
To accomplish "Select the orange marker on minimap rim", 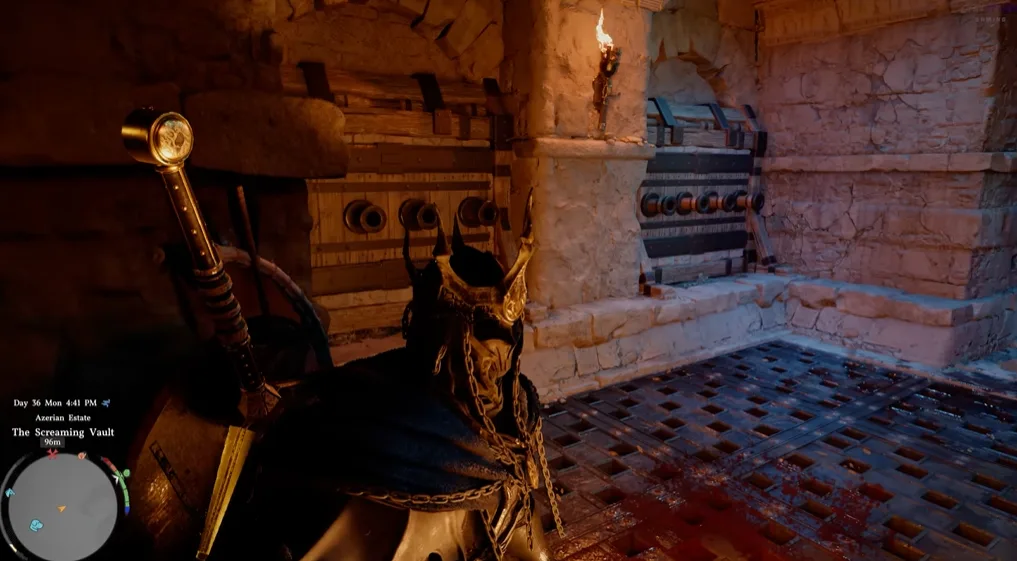I will pyautogui.click(x=83, y=456).
